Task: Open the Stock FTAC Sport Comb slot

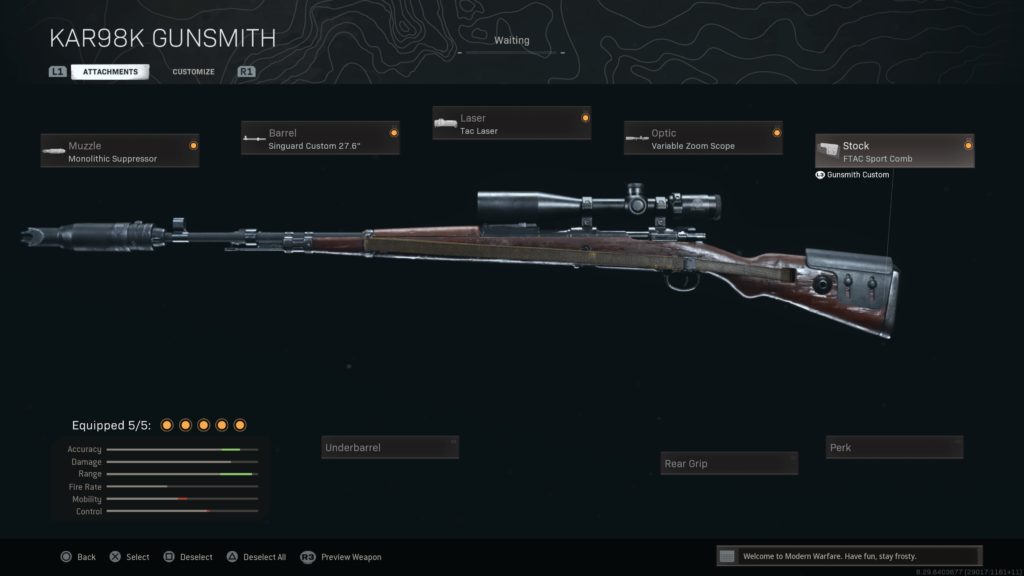Action: 894,151
